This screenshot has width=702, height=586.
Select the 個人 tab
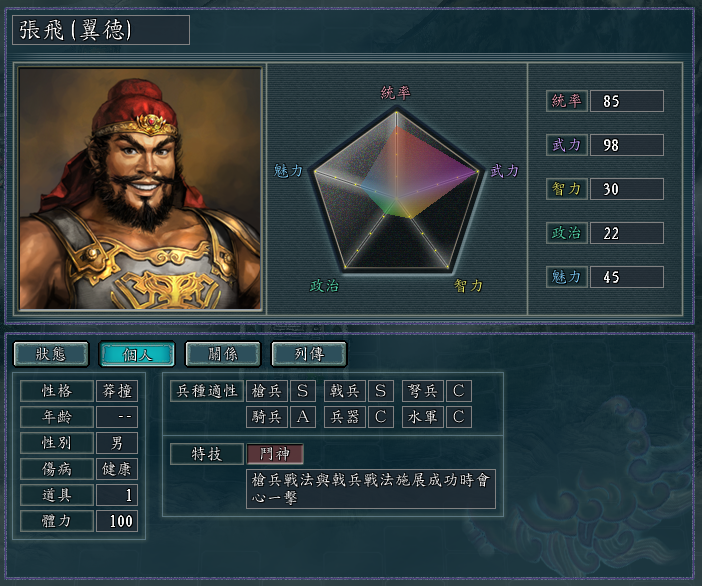tap(137, 354)
